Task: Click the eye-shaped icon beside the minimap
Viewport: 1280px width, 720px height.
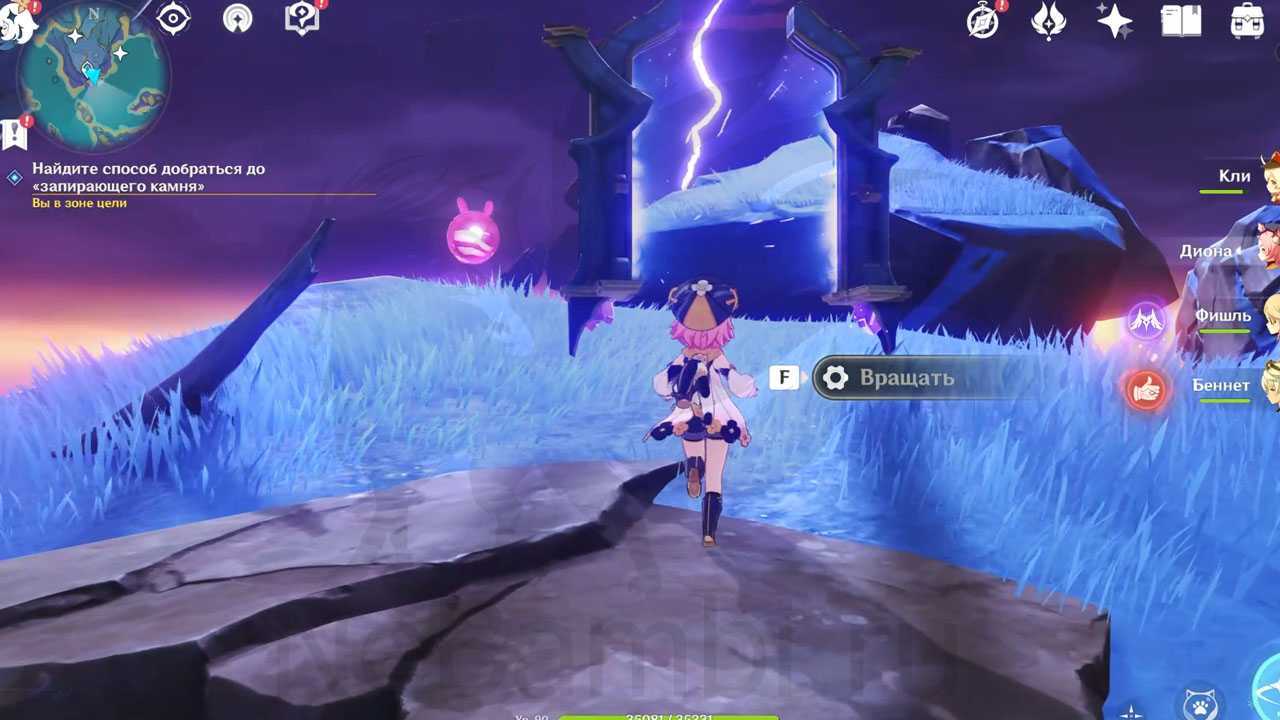Action: tap(174, 19)
